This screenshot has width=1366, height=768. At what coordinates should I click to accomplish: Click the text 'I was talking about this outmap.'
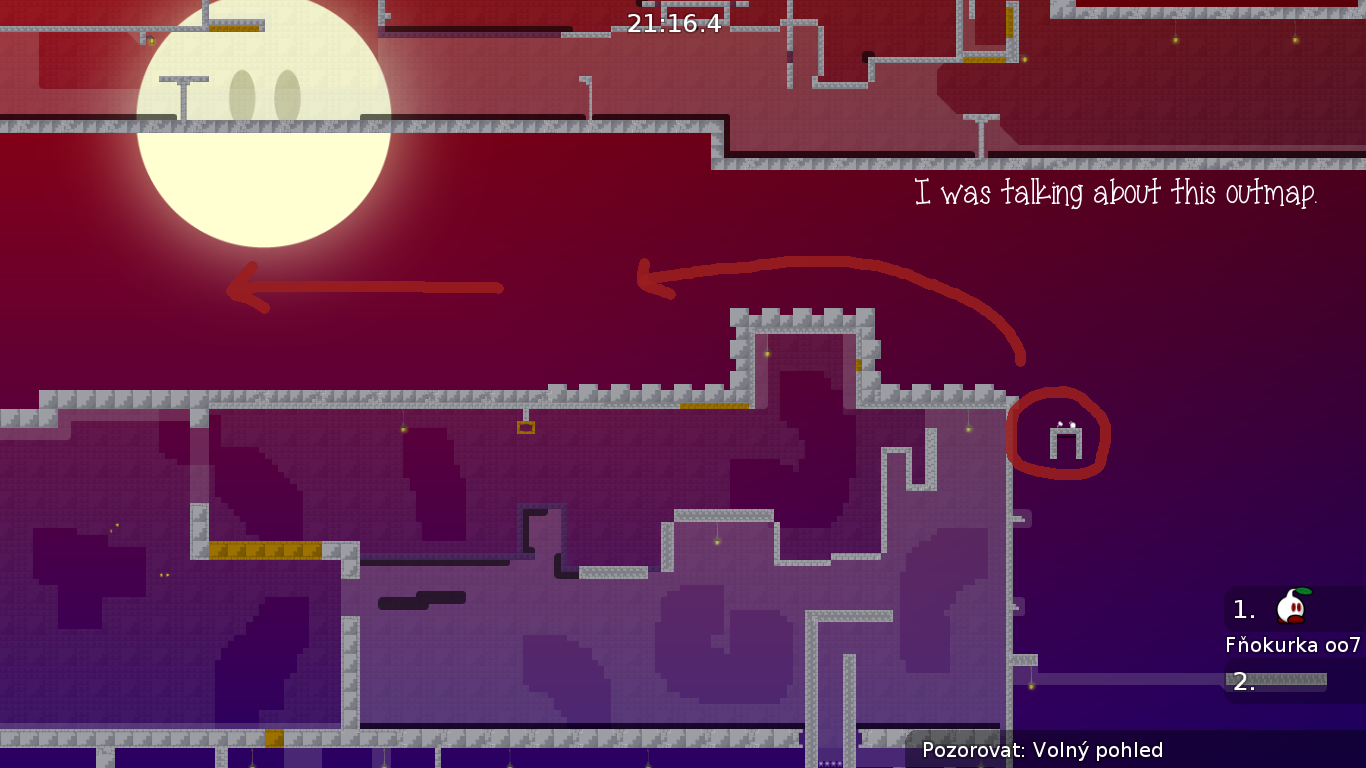[x=1114, y=194]
